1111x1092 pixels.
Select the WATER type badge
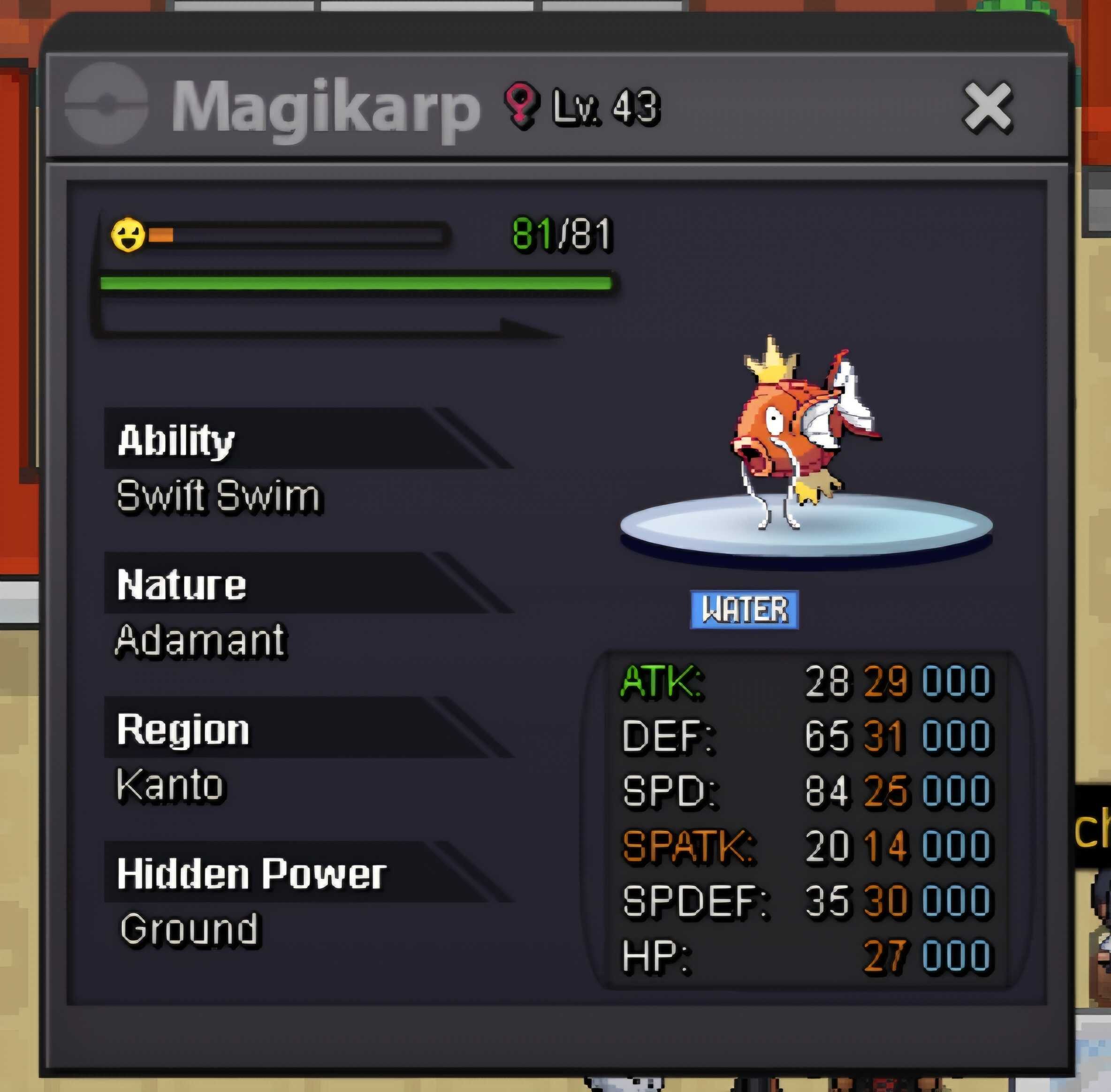click(744, 610)
